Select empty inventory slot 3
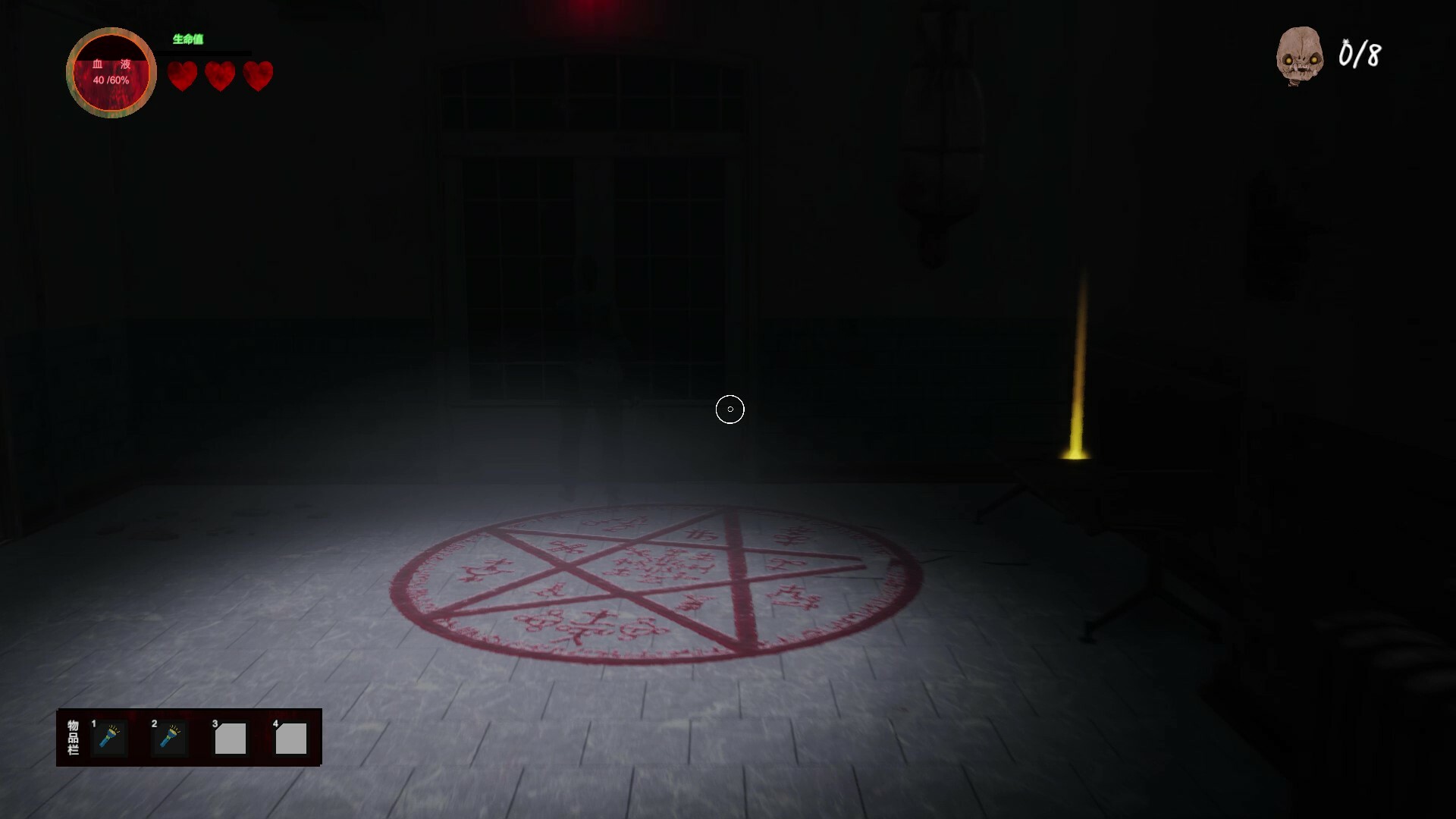 point(231,738)
